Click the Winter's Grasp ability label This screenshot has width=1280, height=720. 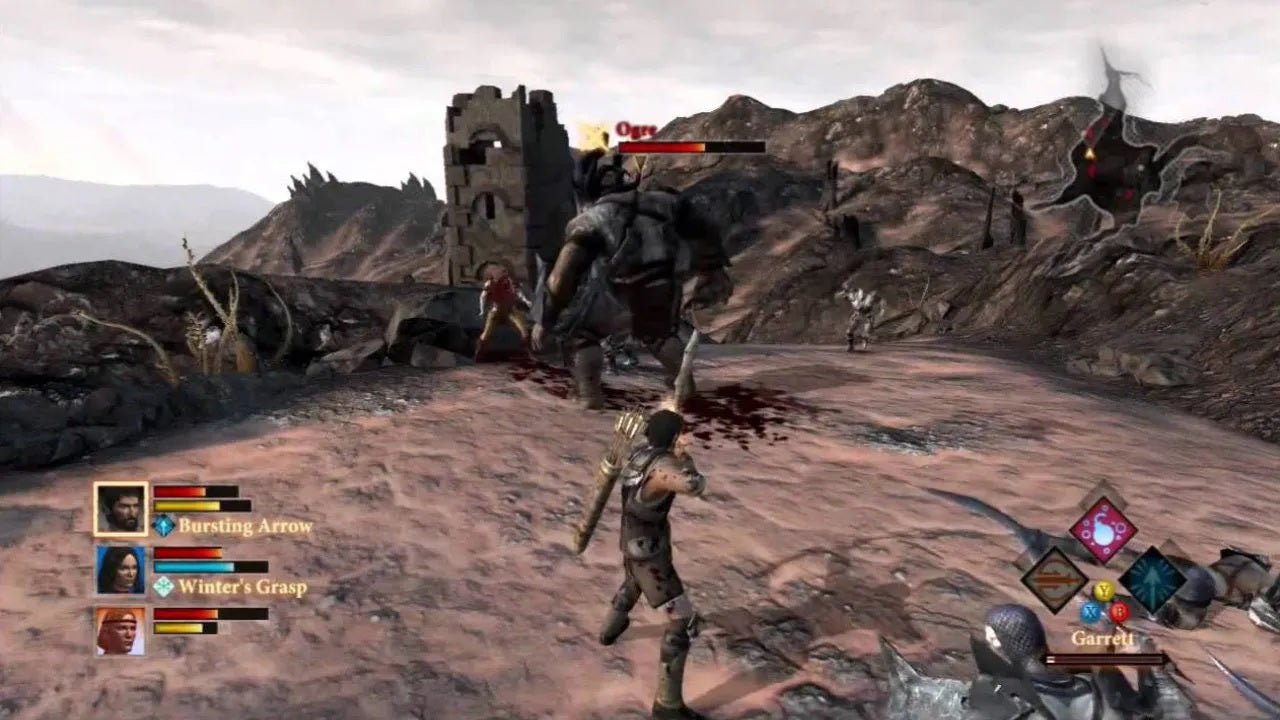[242, 589]
